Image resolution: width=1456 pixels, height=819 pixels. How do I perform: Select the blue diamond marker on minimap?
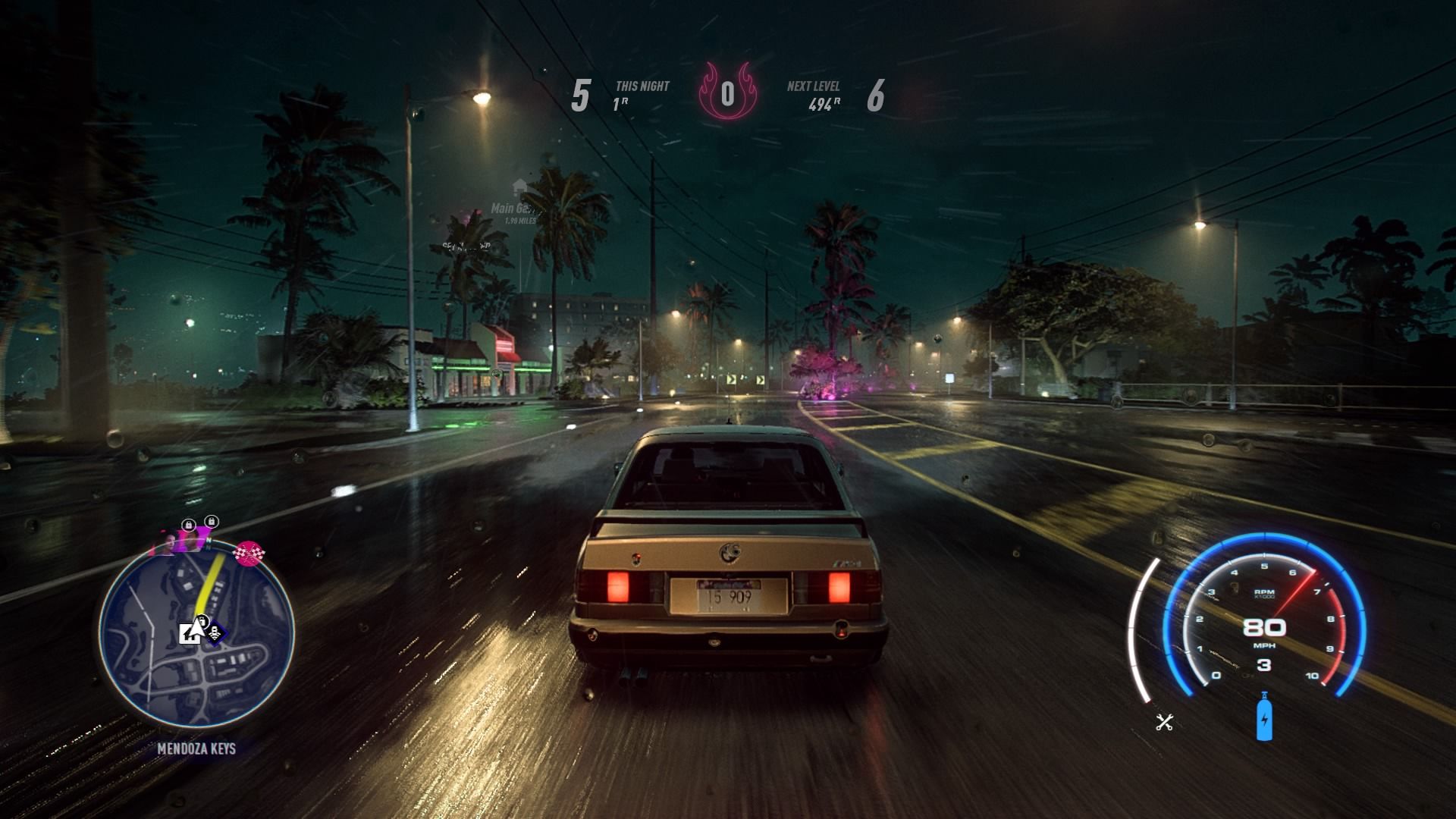(x=215, y=633)
